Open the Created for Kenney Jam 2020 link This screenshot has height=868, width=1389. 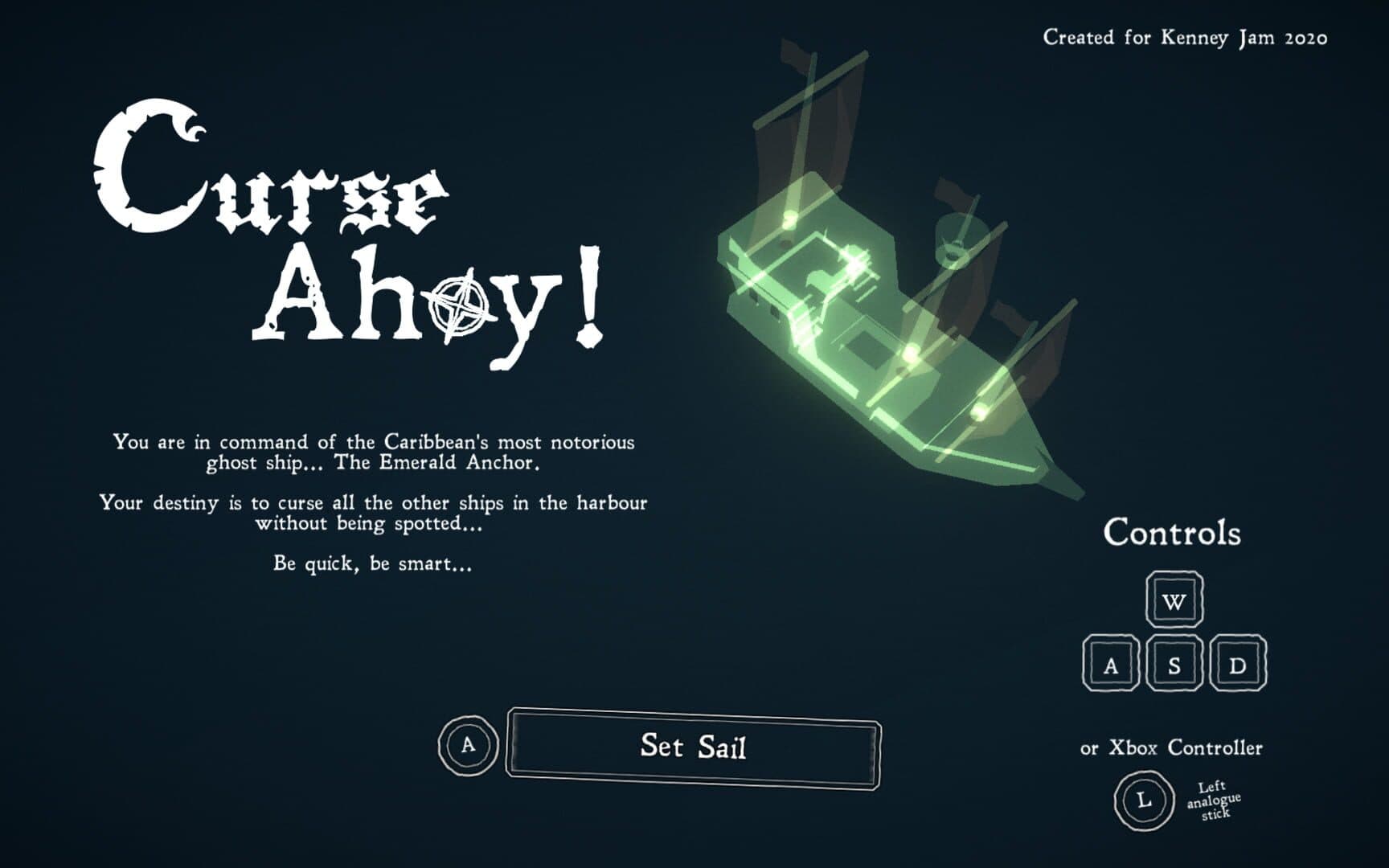[x=1184, y=36]
